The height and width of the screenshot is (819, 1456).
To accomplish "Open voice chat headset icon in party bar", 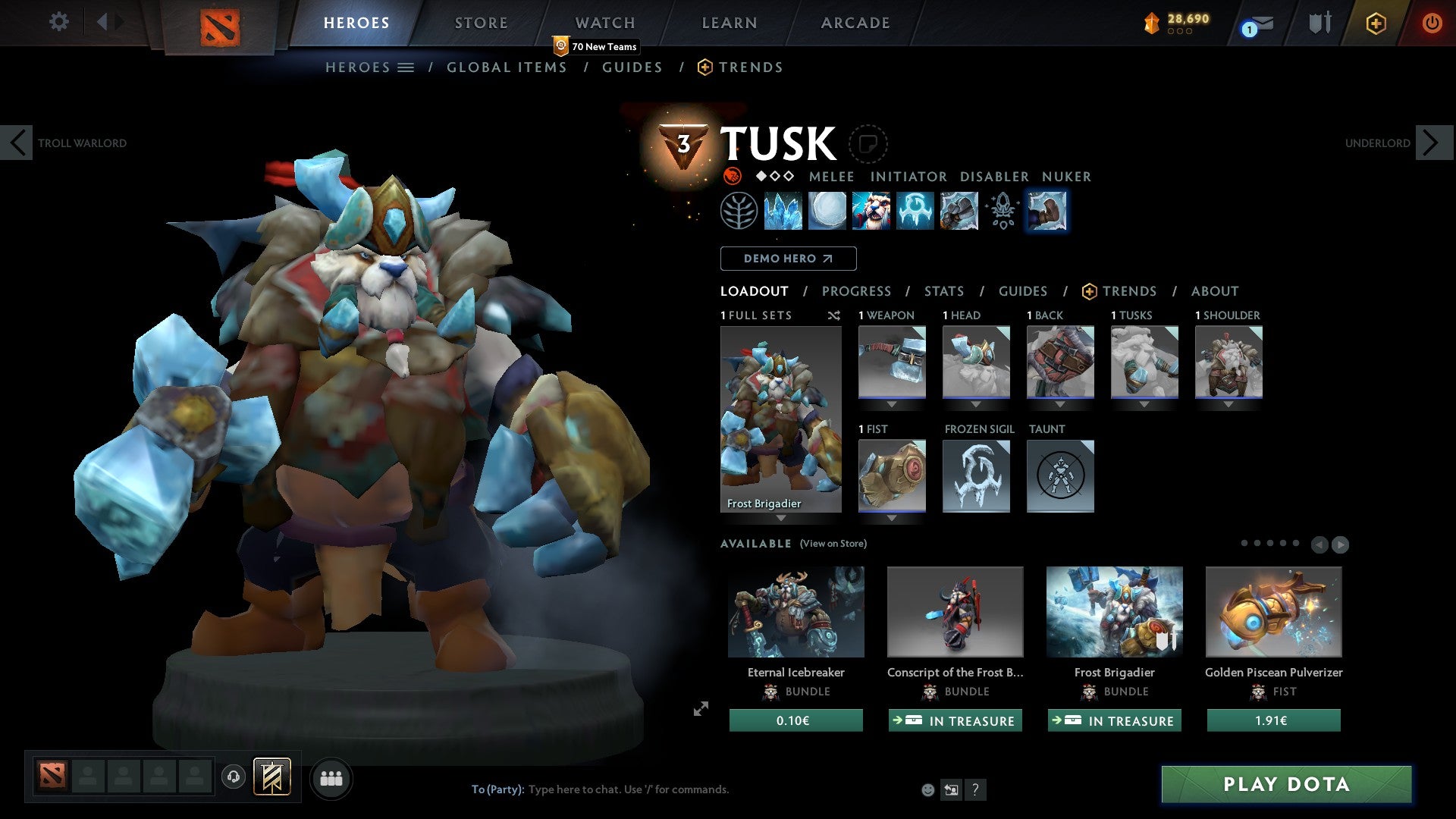I will point(233,777).
